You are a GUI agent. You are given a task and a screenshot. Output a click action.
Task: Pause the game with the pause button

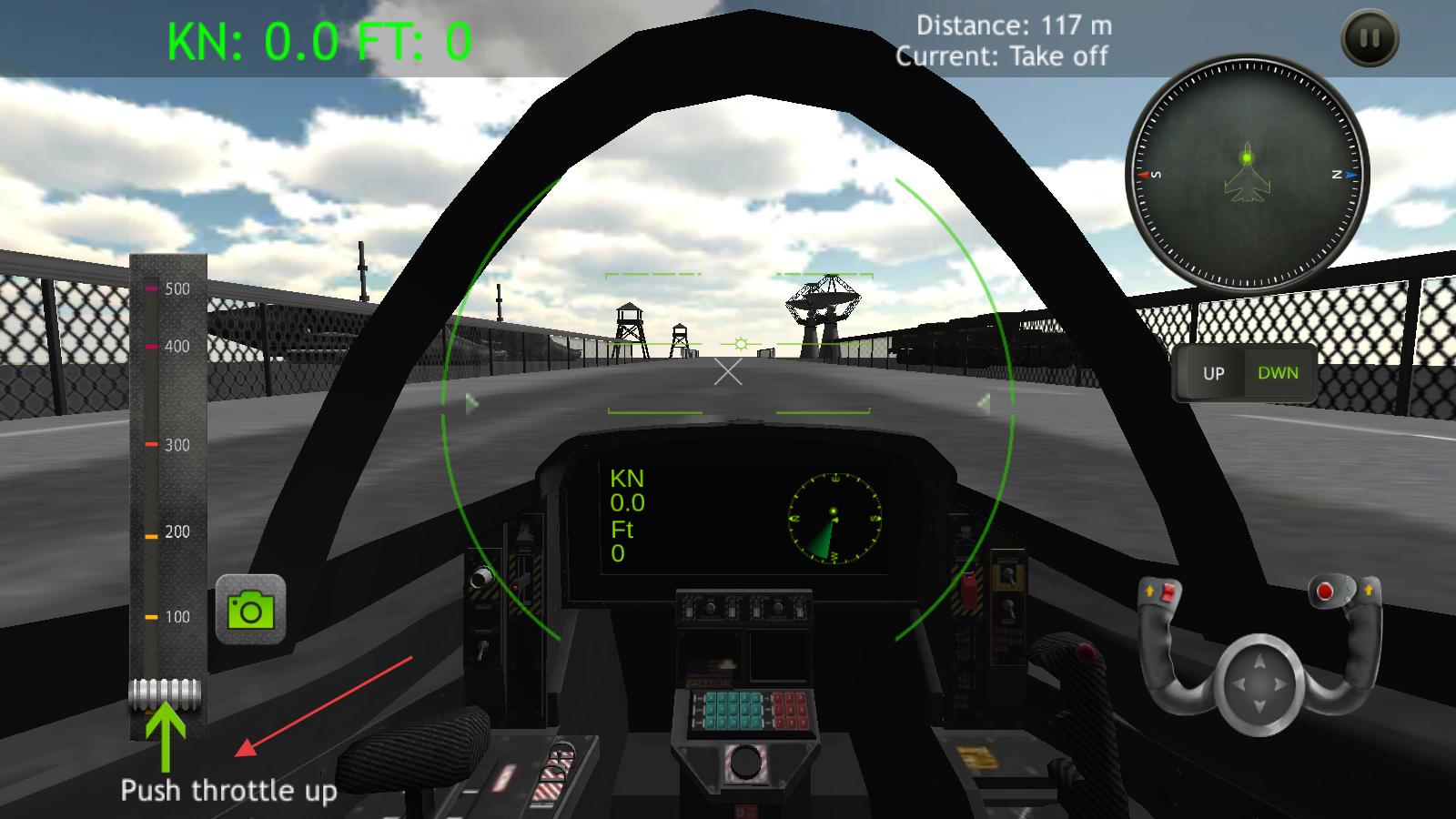1370,38
